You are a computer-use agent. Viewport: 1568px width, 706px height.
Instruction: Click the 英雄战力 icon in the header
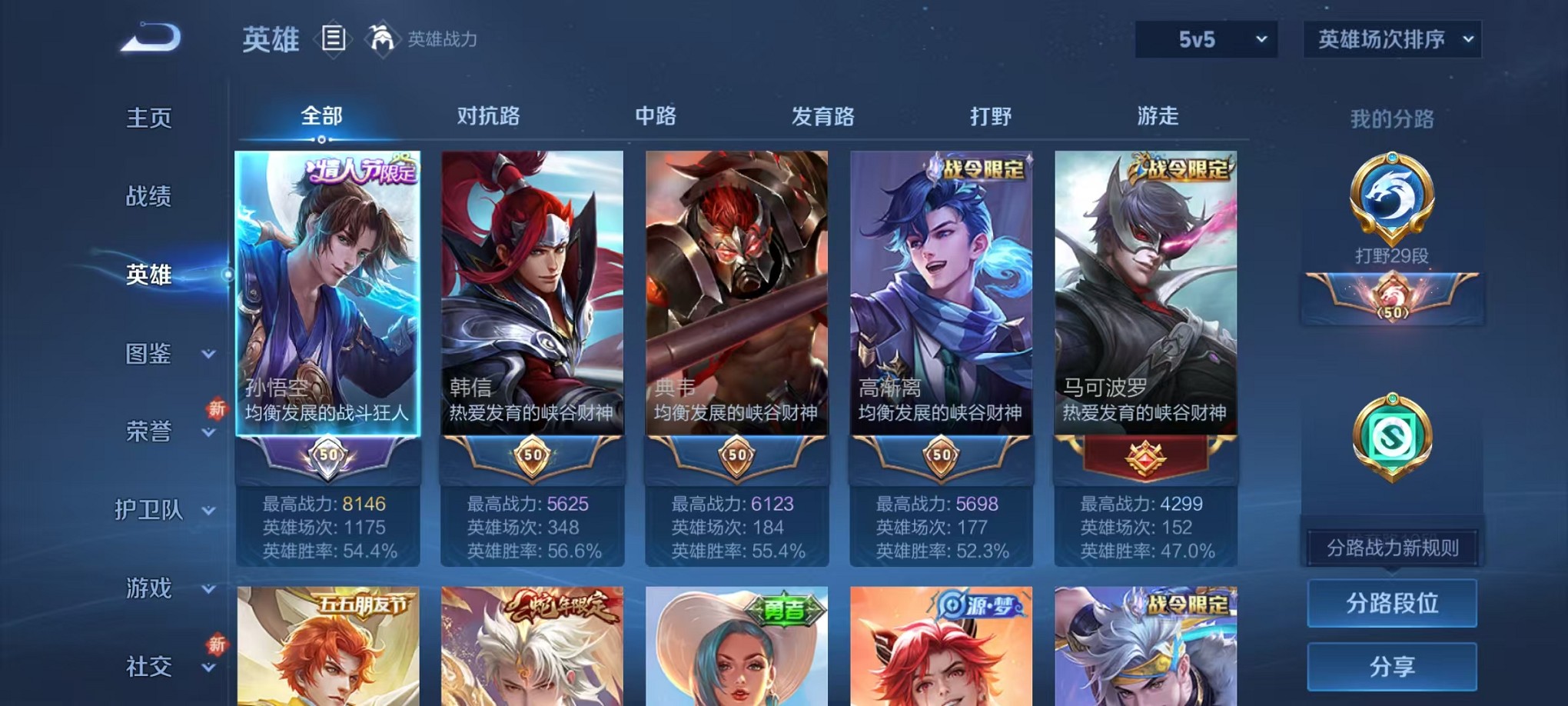(380, 38)
